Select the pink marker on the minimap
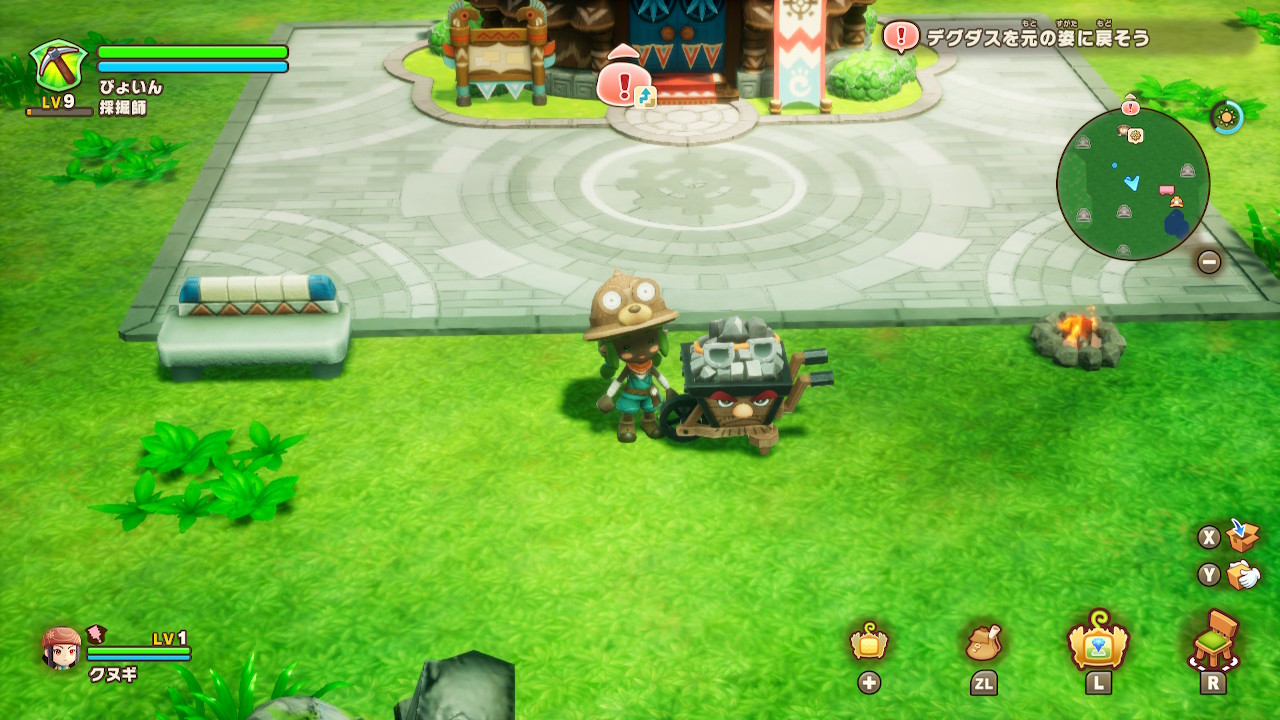 (x=1166, y=189)
